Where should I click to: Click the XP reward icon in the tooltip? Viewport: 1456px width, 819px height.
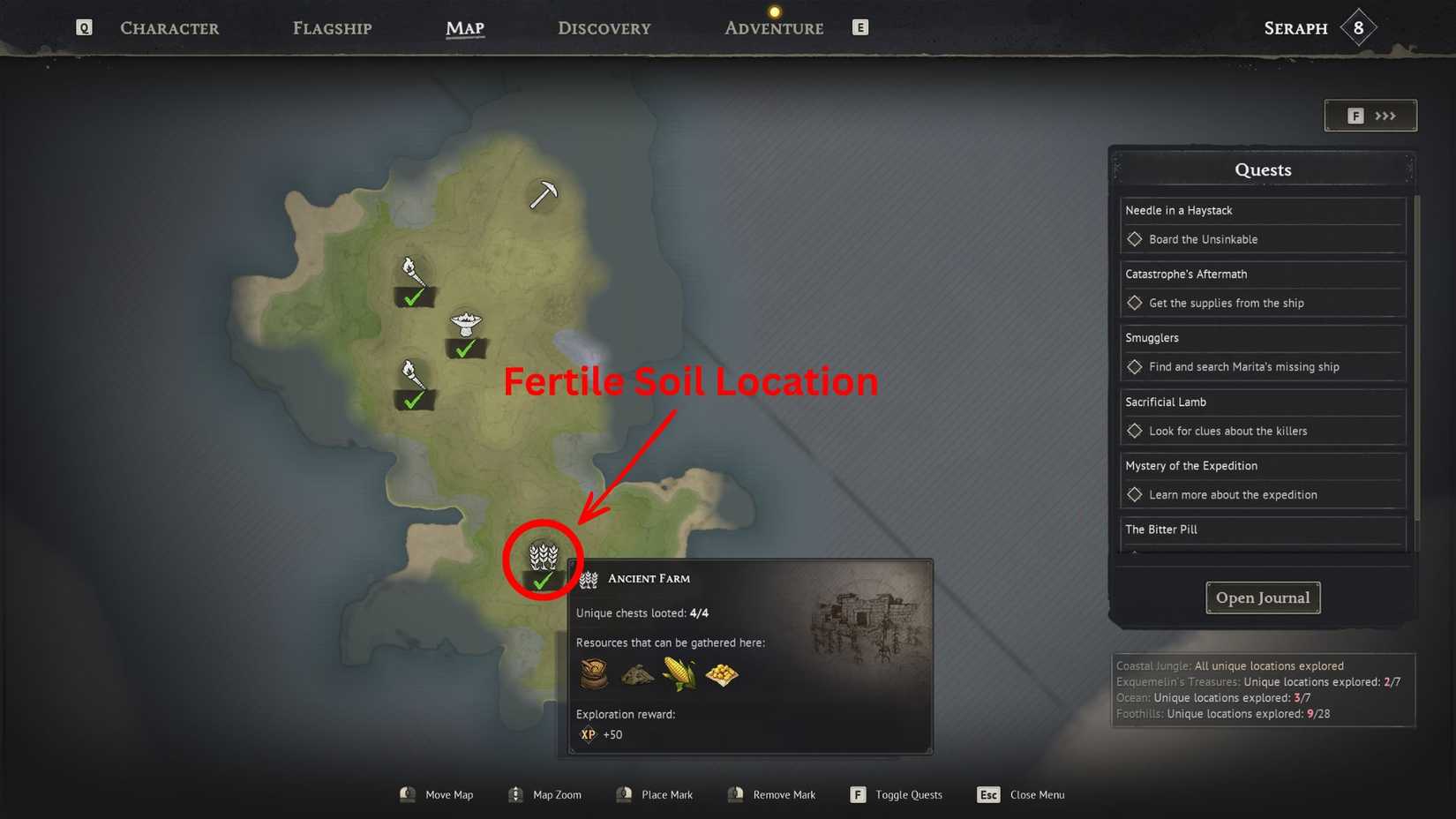[588, 734]
